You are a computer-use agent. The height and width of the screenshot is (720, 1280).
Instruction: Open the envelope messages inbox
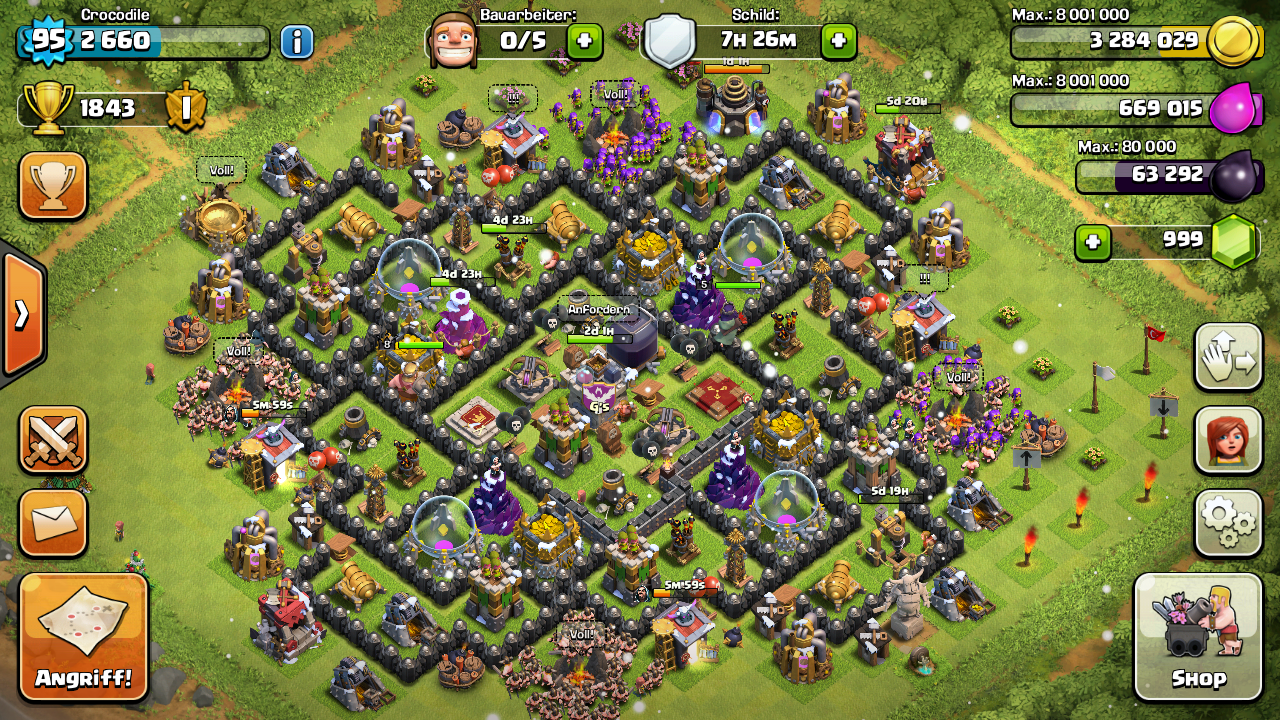[x=52, y=522]
